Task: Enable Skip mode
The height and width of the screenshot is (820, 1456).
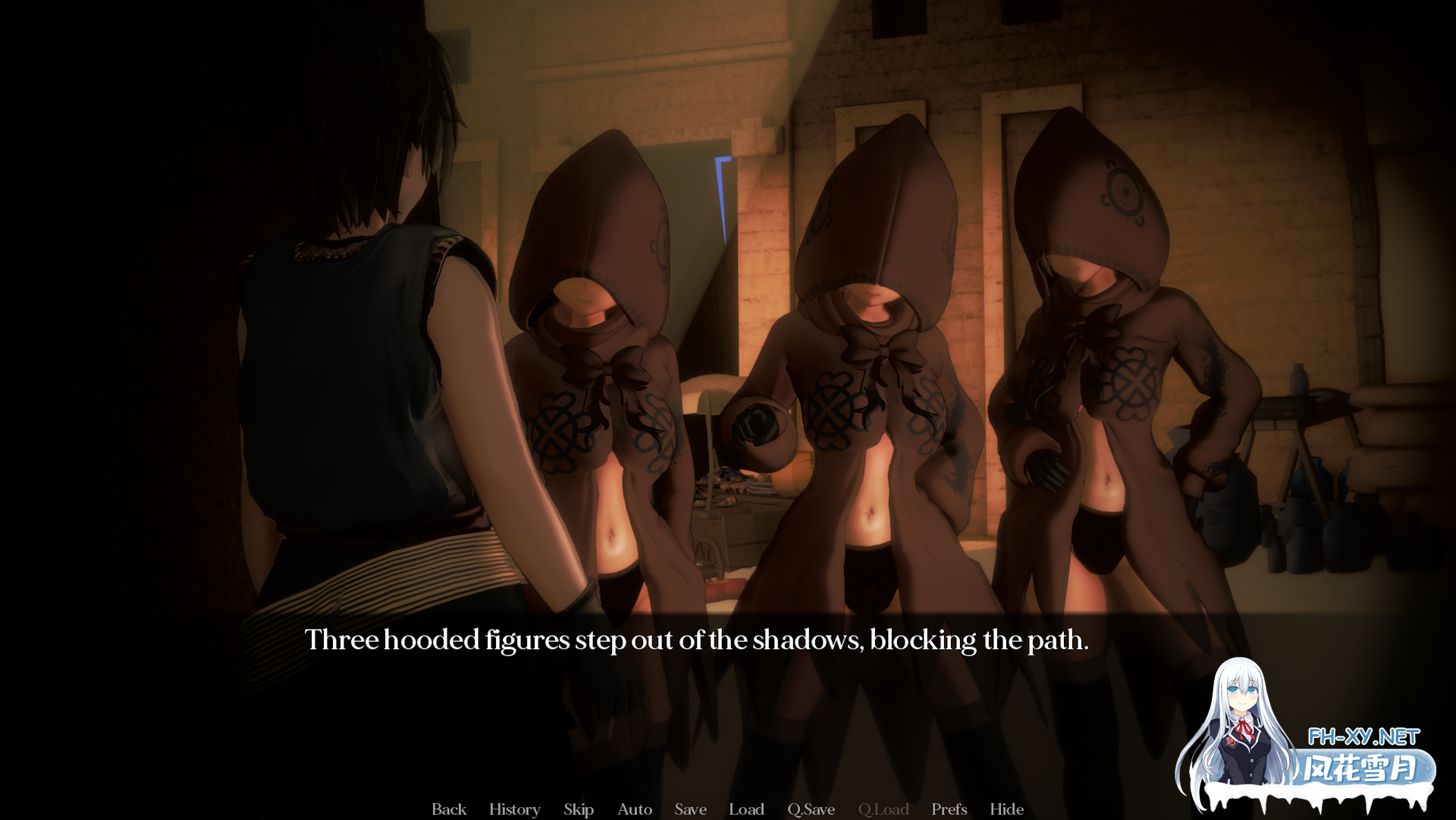Action: pyautogui.click(x=579, y=809)
